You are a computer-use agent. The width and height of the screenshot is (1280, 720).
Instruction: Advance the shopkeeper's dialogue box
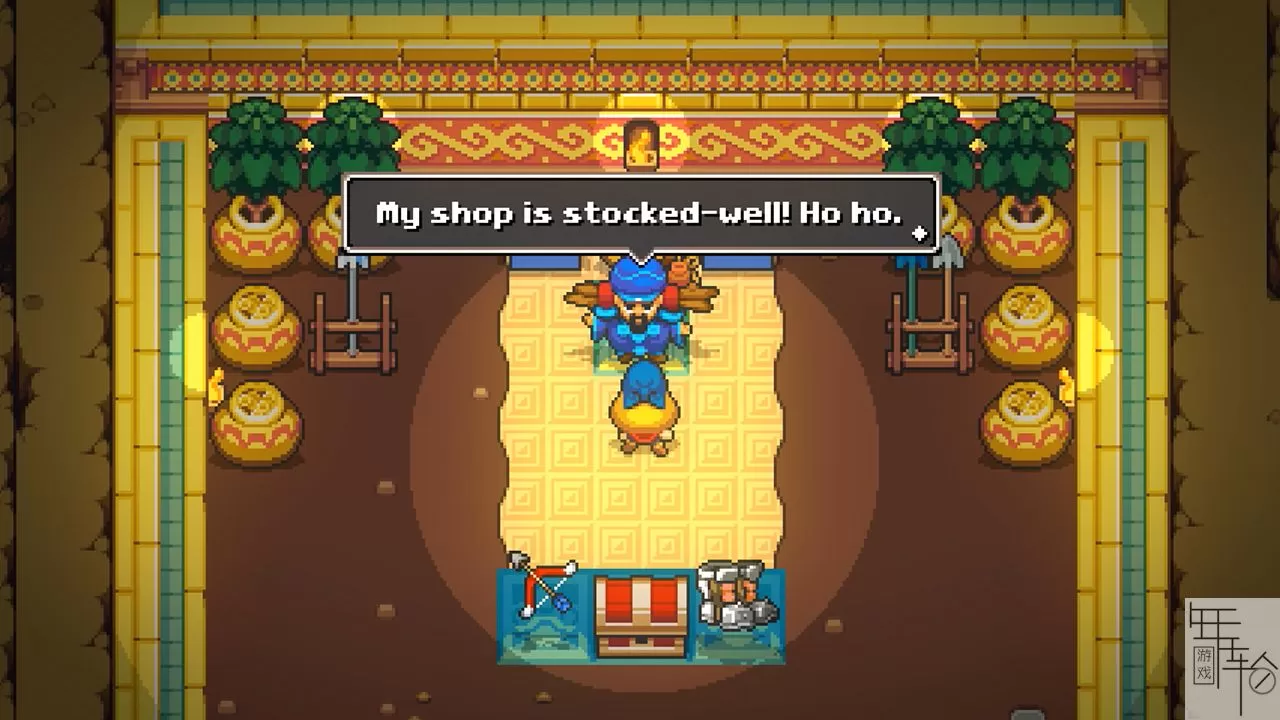click(640, 213)
